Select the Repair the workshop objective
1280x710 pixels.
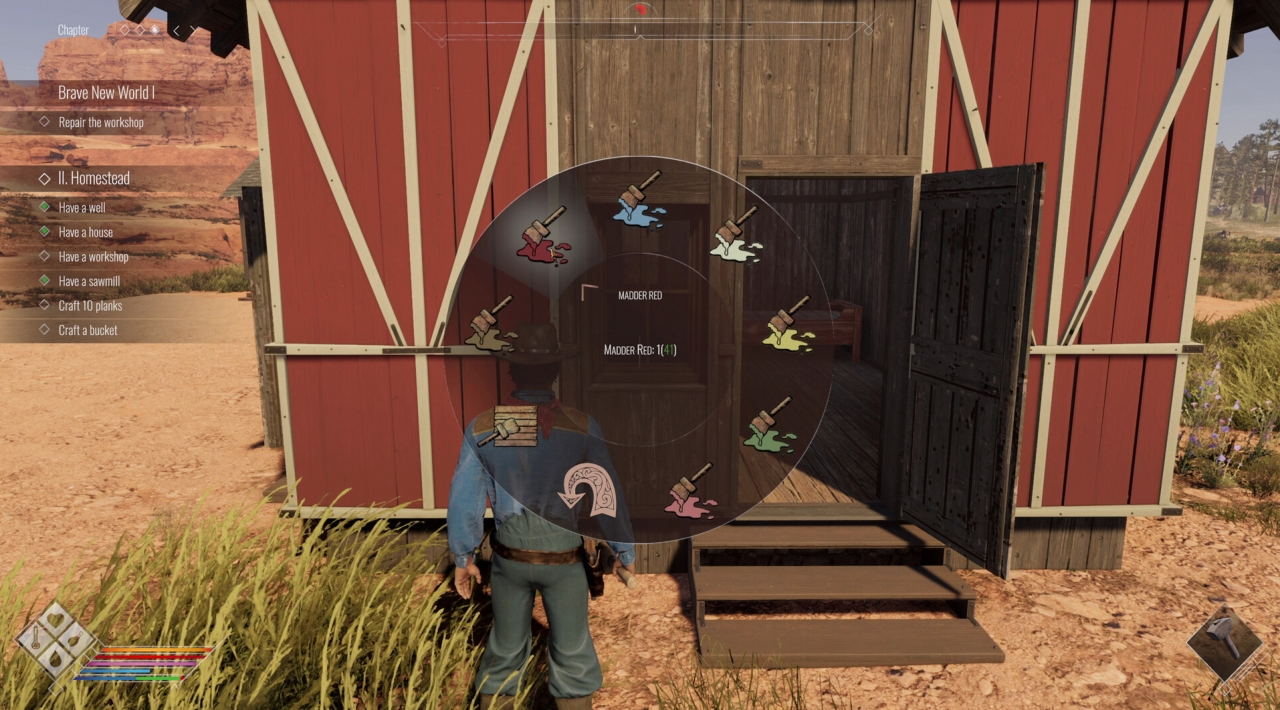pos(101,122)
